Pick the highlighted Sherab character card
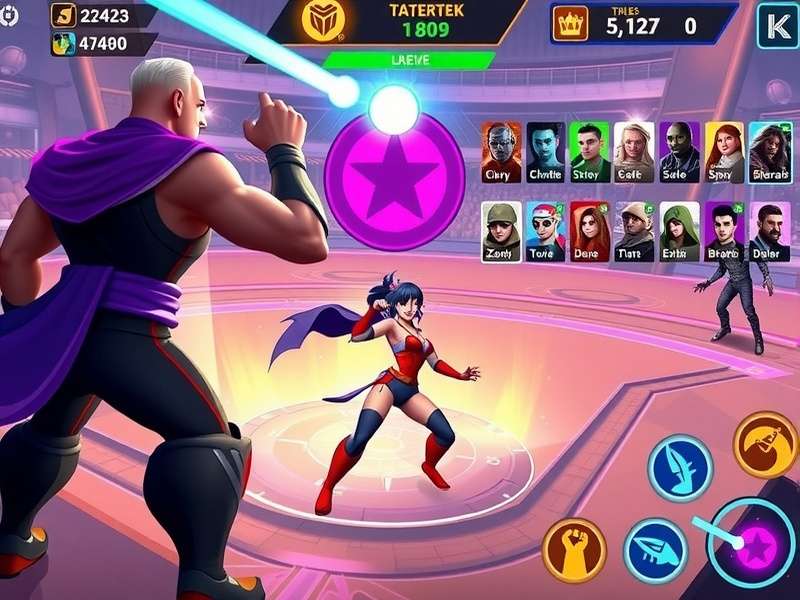This screenshot has width=800, height=600. pos(769,152)
